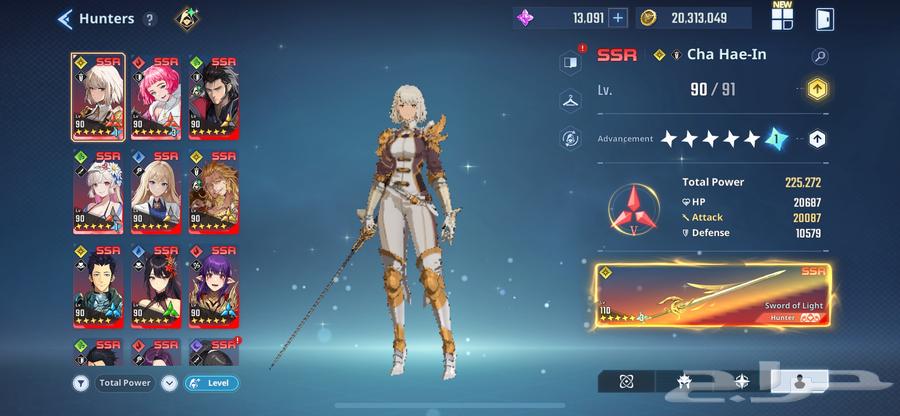This screenshot has height=416, width=900.
Task: Level up Cha Hae-In with the gold arrow
Action: (x=817, y=90)
